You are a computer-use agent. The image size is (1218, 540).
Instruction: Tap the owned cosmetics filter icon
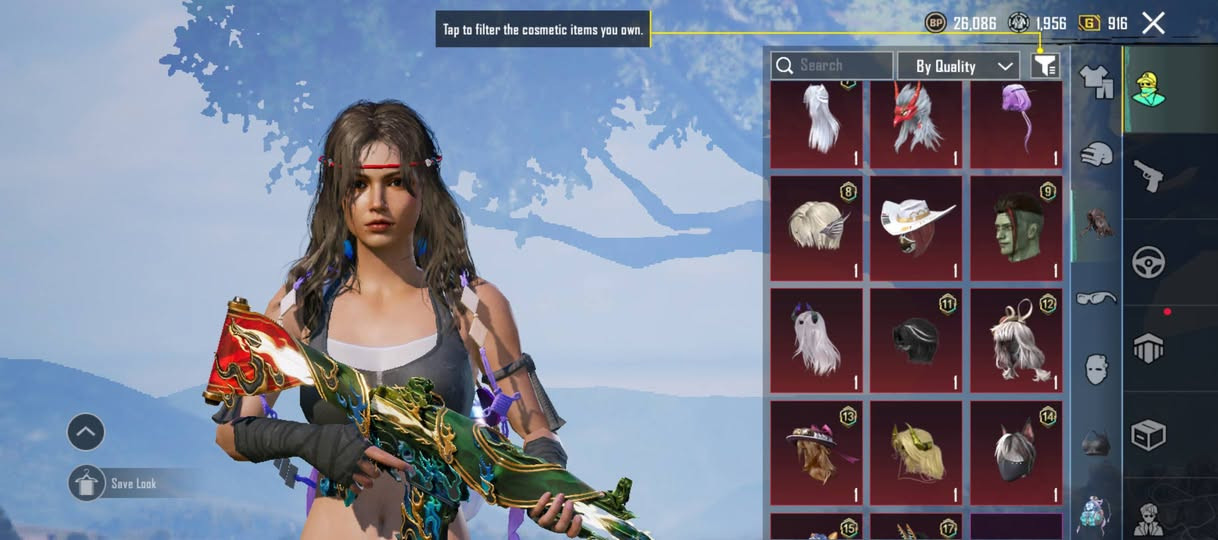click(x=1044, y=66)
